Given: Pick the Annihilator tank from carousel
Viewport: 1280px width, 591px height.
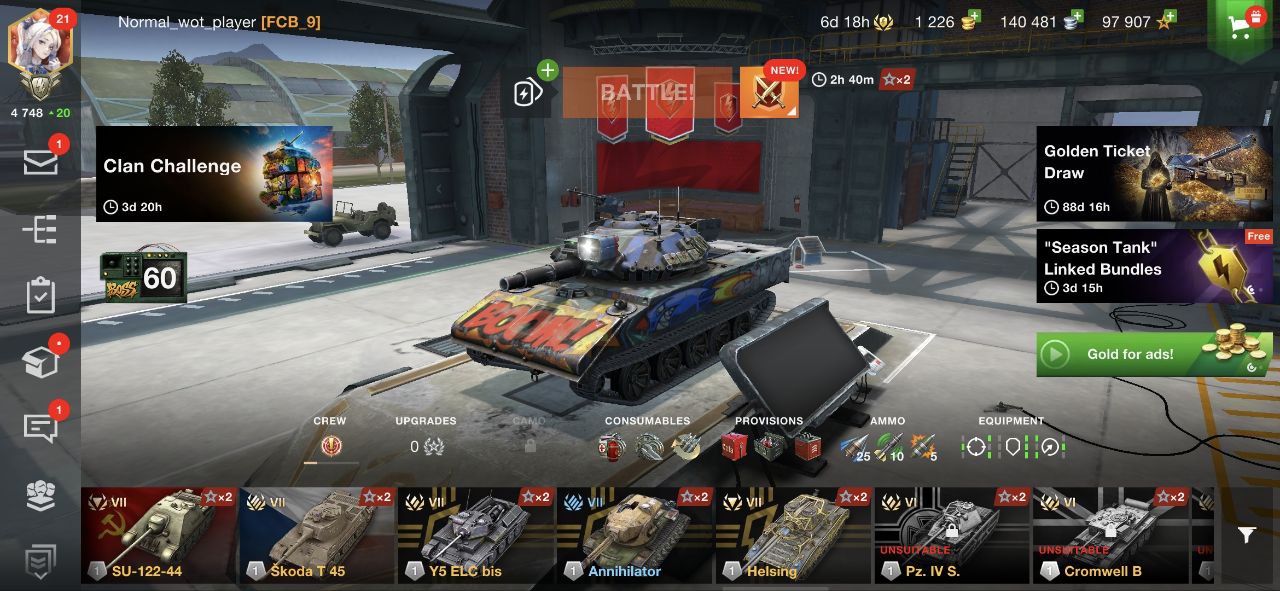Looking at the screenshot, I should [634, 536].
